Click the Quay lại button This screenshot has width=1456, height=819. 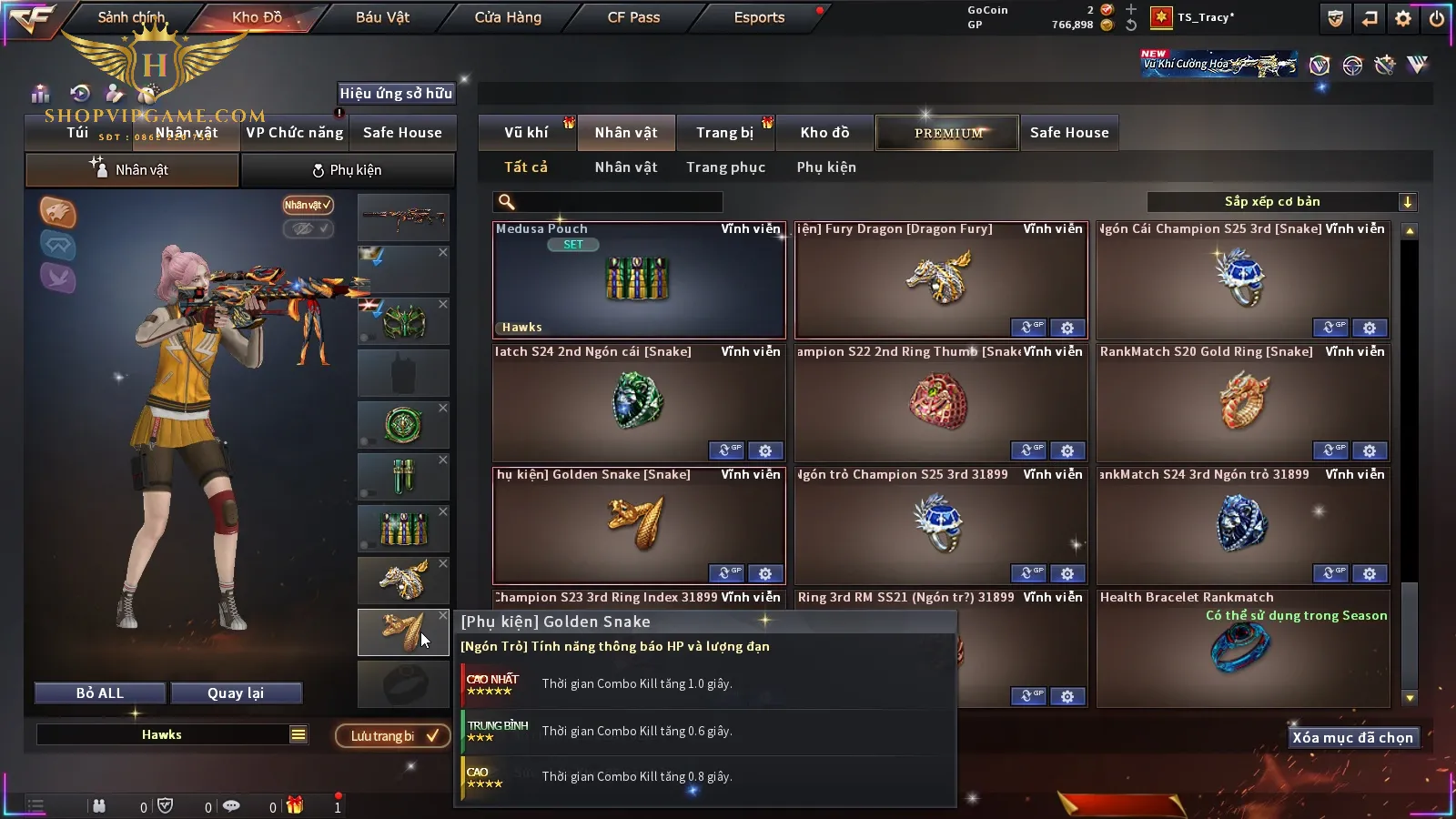[236, 693]
